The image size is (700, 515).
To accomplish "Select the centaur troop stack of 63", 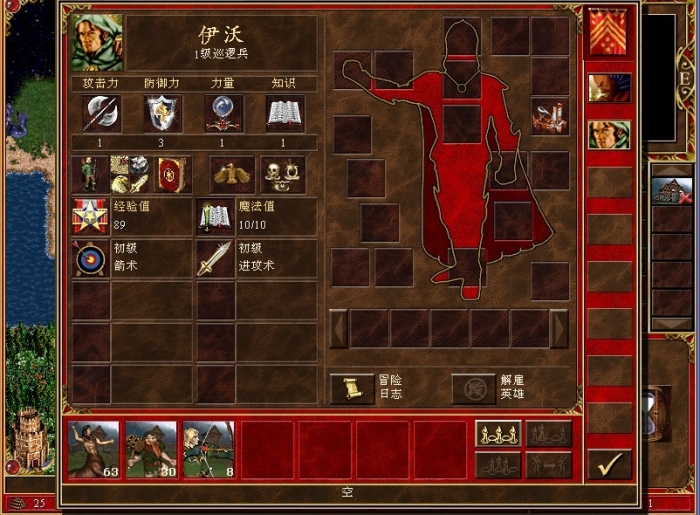I will tap(93, 449).
